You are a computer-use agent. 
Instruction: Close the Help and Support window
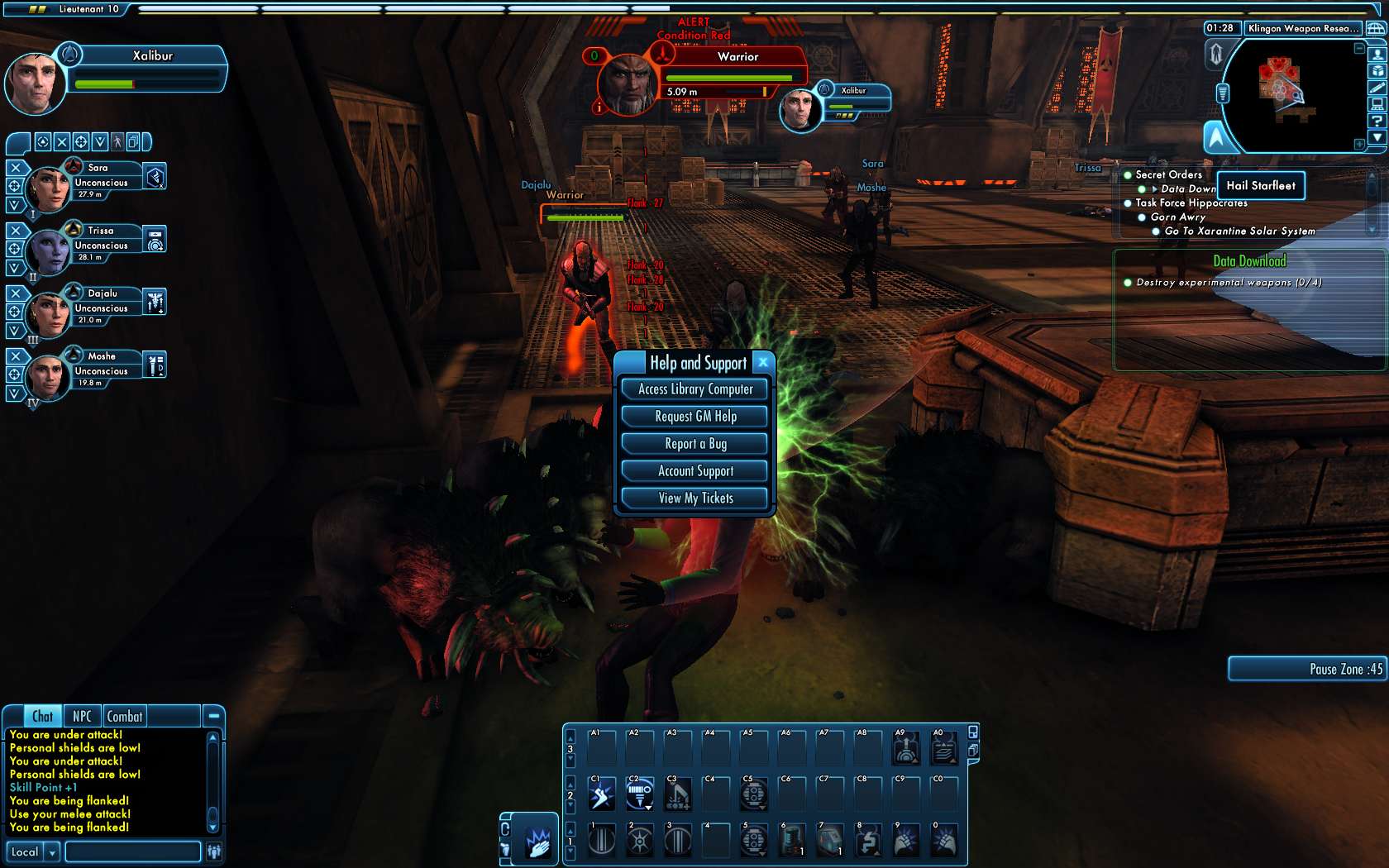(x=763, y=362)
